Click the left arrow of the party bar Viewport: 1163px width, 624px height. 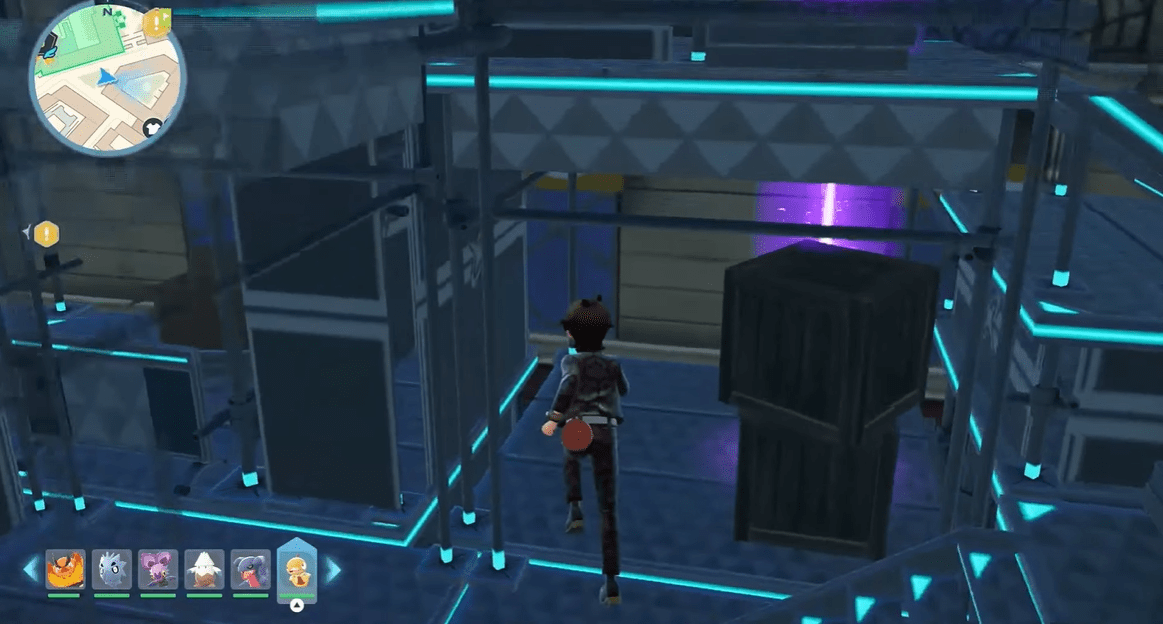31,570
